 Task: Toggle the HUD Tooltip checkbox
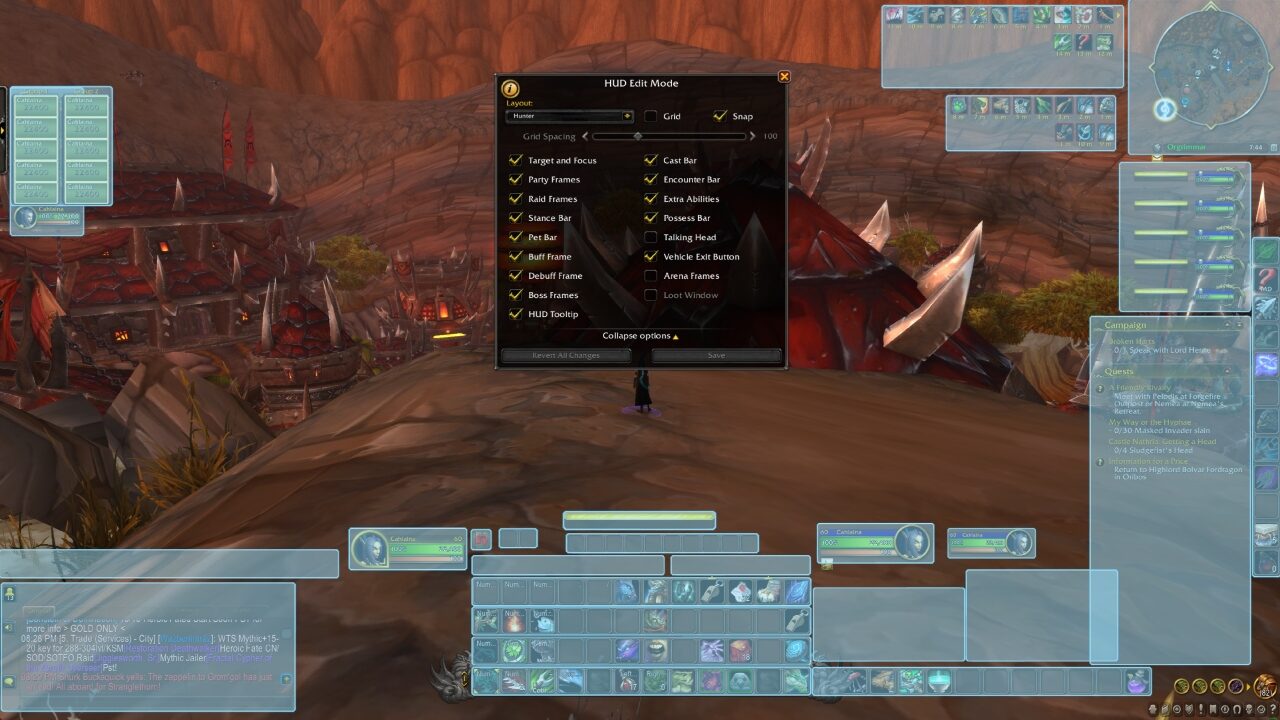coord(516,314)
